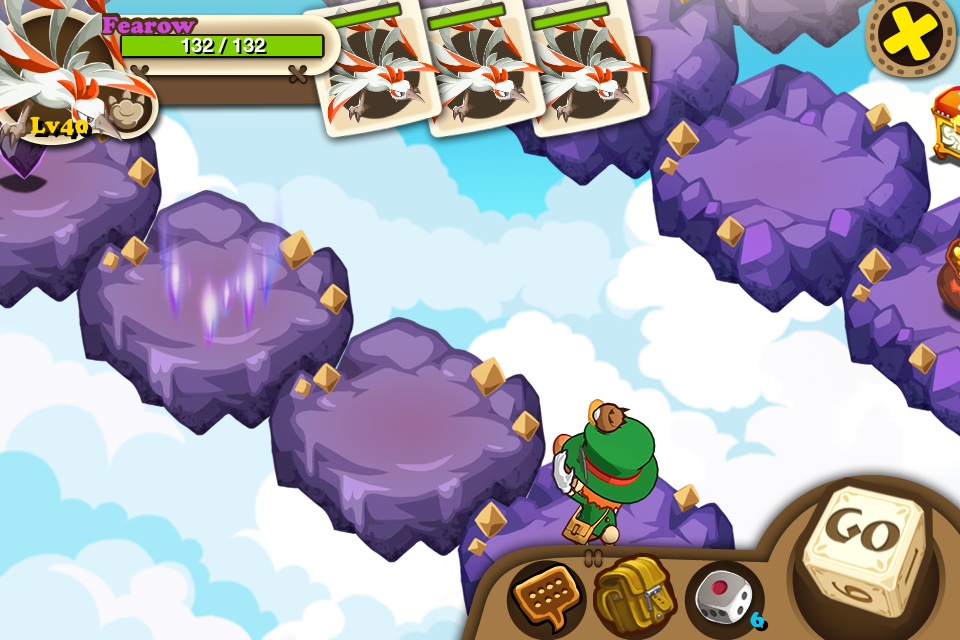Open the chat speech bubble
Screen dimensions: 960x640
pos(545,598)
